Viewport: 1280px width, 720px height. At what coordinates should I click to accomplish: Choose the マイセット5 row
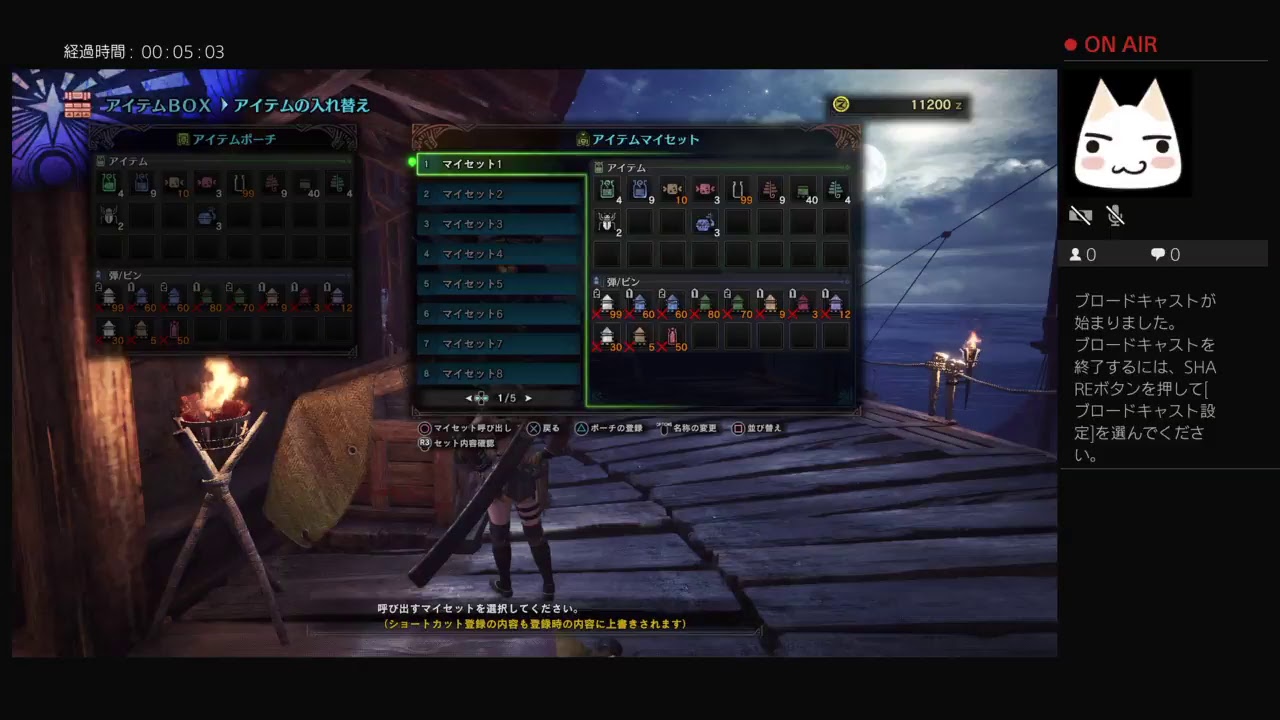click(500, 284)
